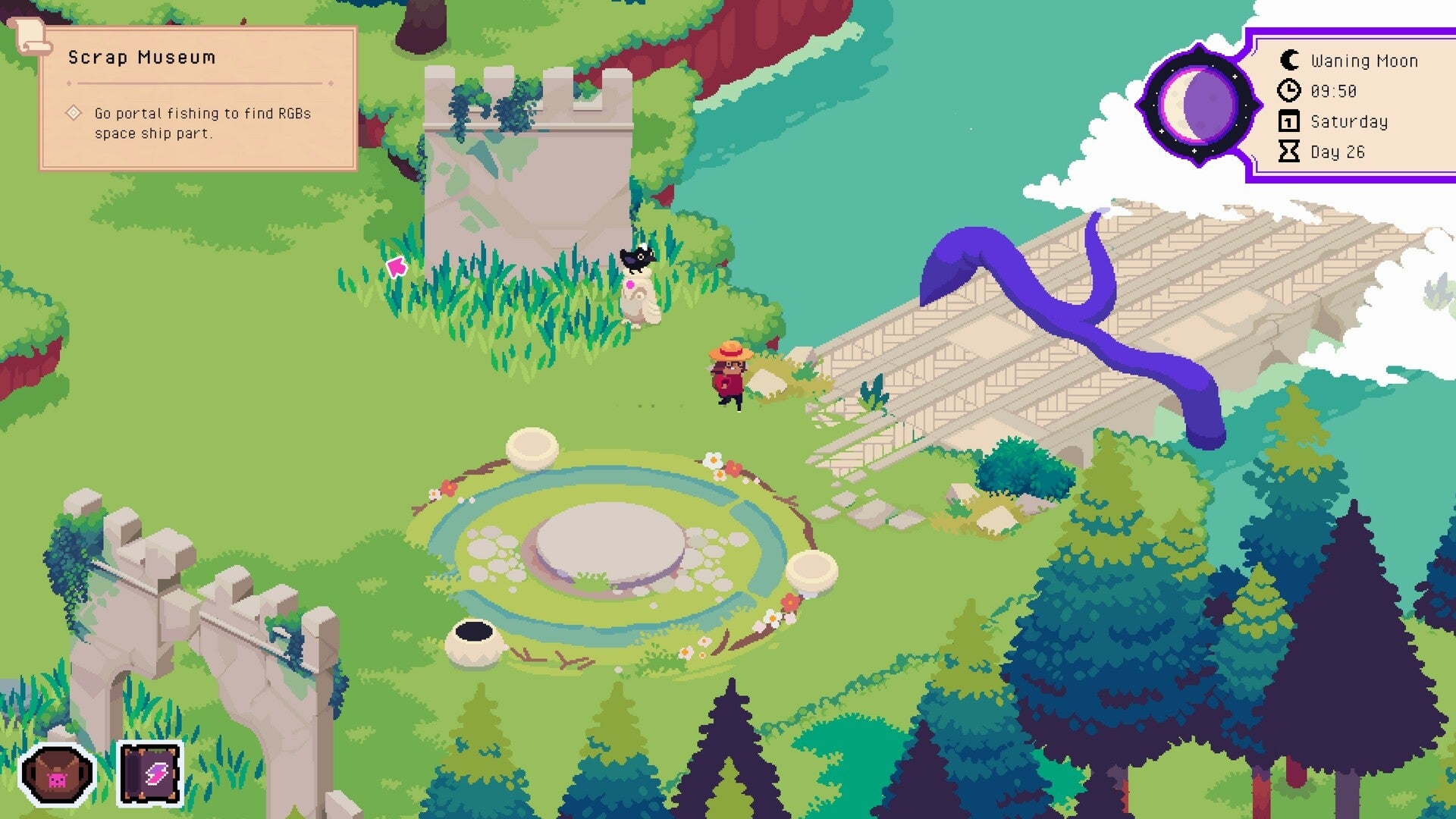Toggle the diamond checkbox on the quest objective

point(74,113)
